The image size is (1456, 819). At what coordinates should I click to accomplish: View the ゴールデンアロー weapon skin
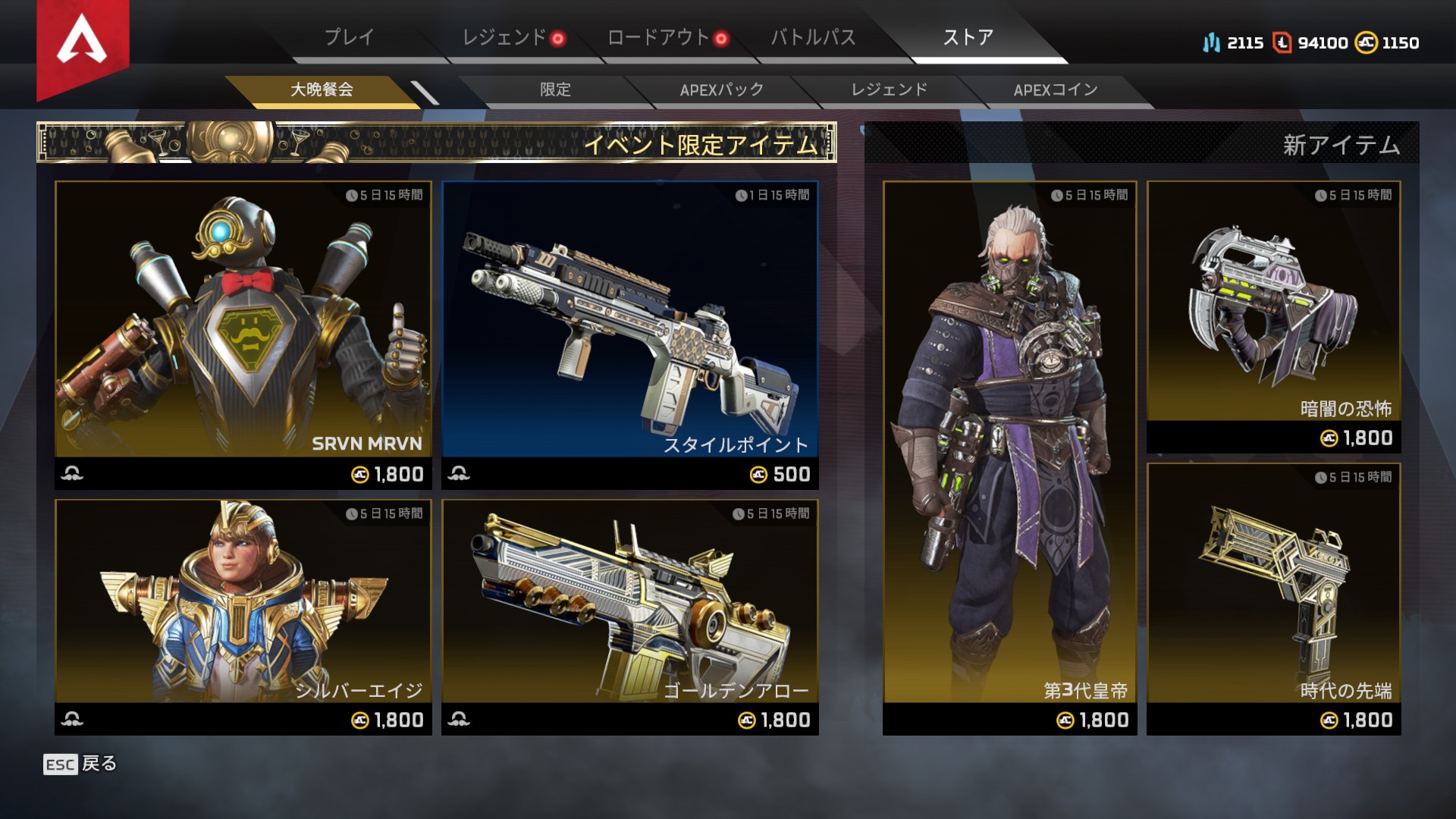pos(629,616)
